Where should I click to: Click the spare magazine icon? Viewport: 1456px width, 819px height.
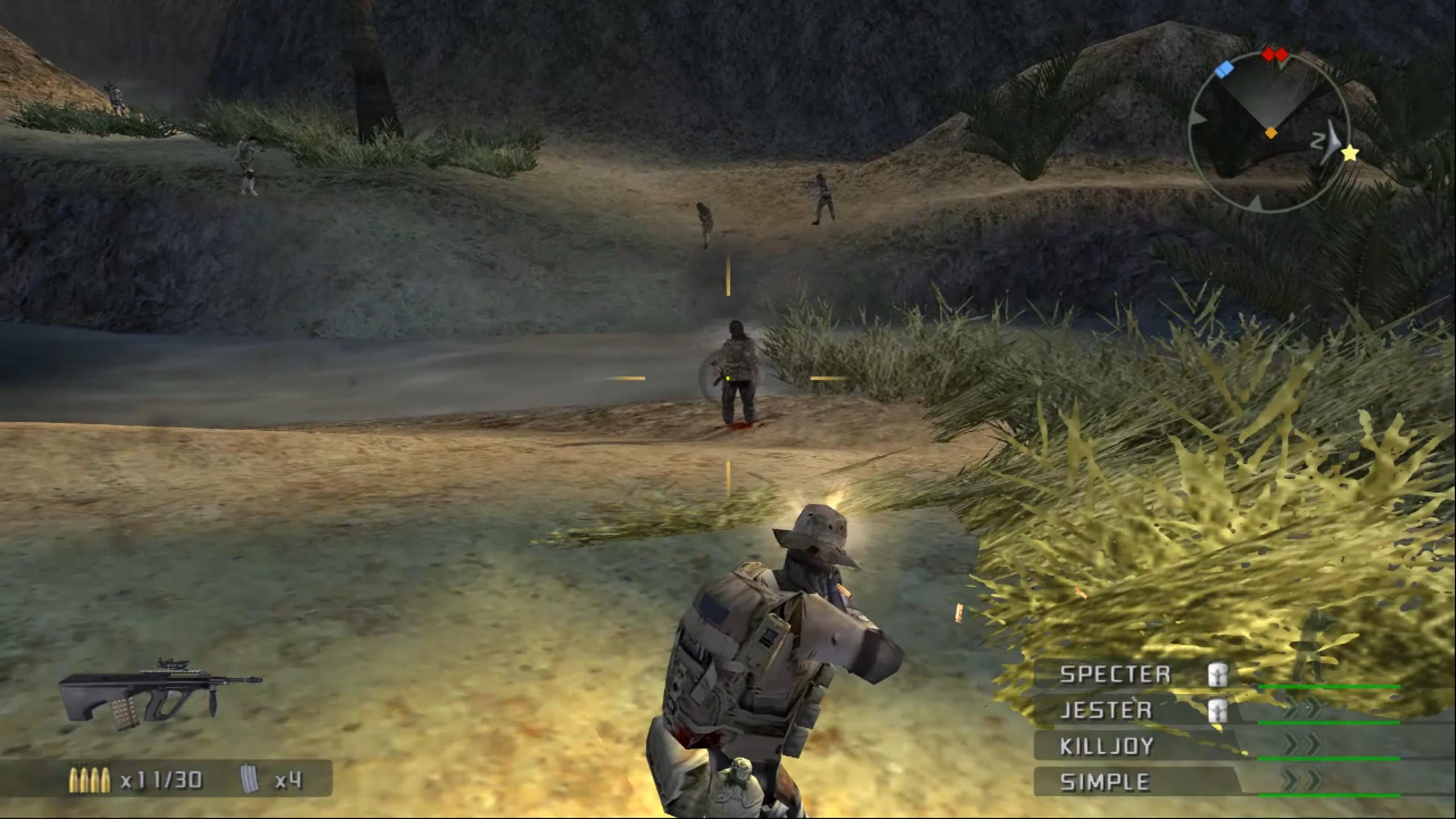(x=250, y=780)
